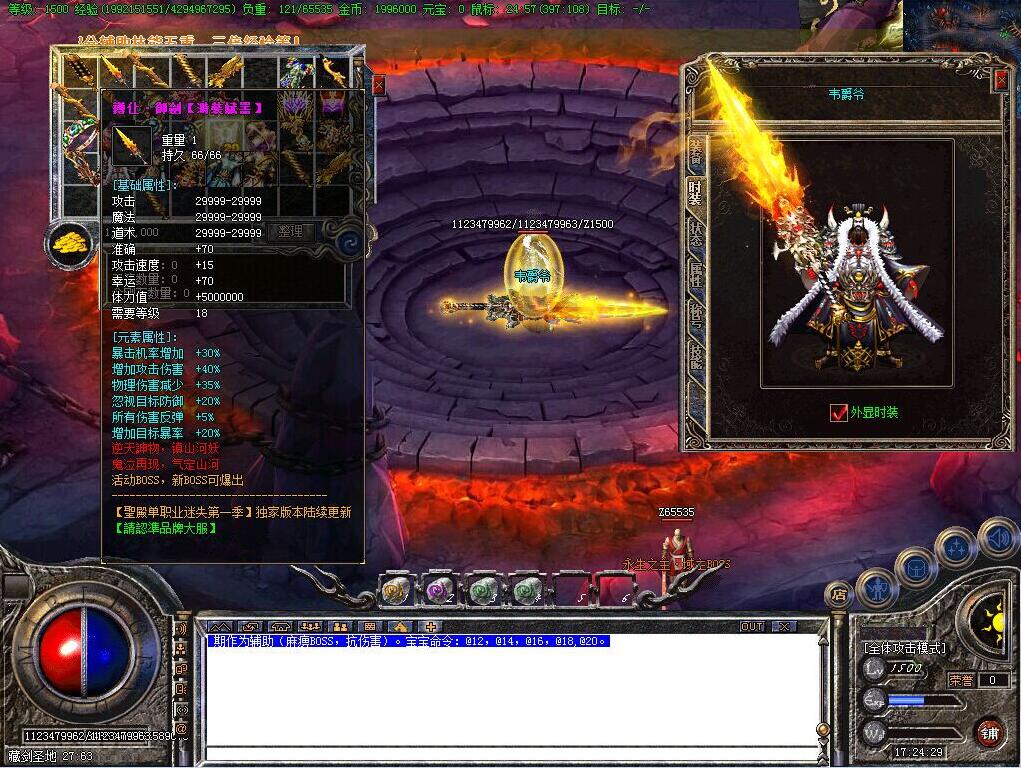Close the inventory bag window
Image resolution: width=1021 pixels, height=768 pixels.
(x=378, y=85)
